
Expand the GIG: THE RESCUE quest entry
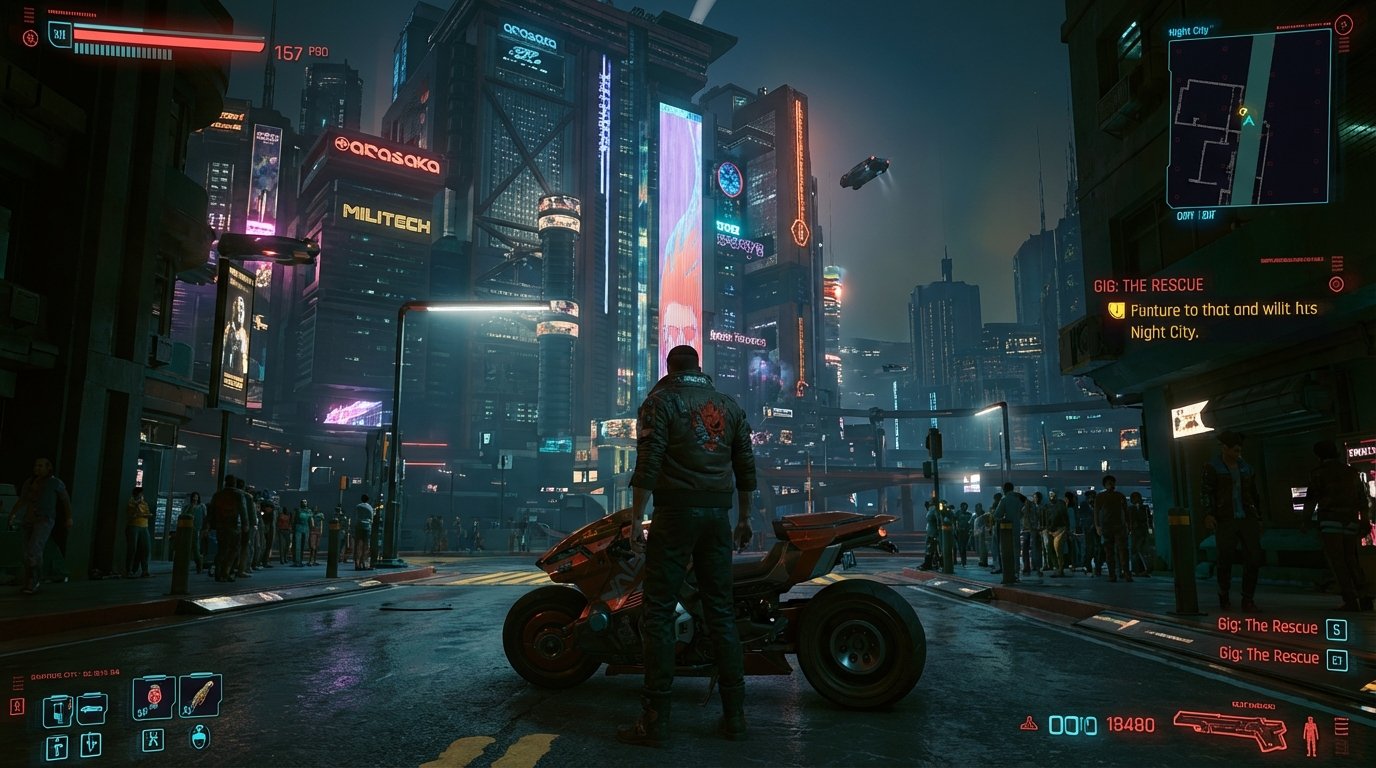click(1149, 284)
